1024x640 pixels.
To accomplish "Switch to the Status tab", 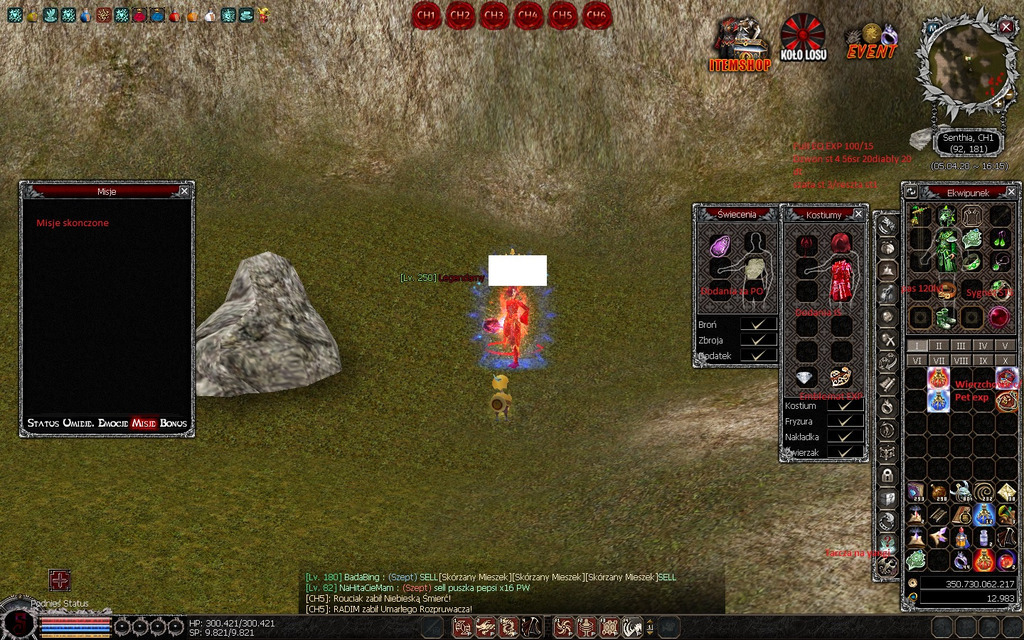I will coord(42,424).
